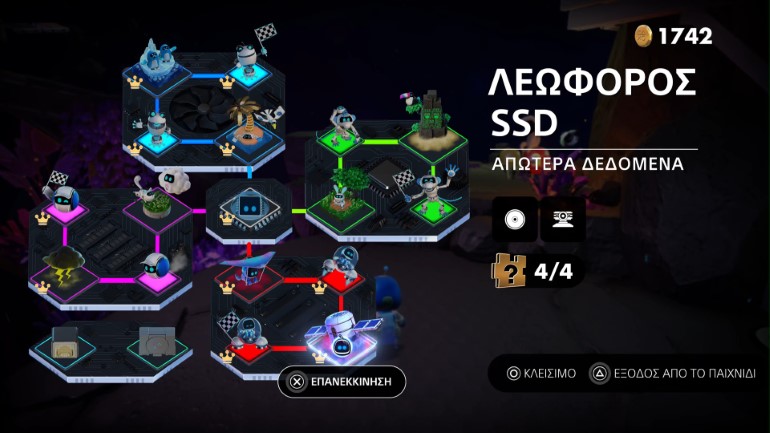The image size is (770, 433).
Task: Open the blue glider plane level tile
Action: 250,270
